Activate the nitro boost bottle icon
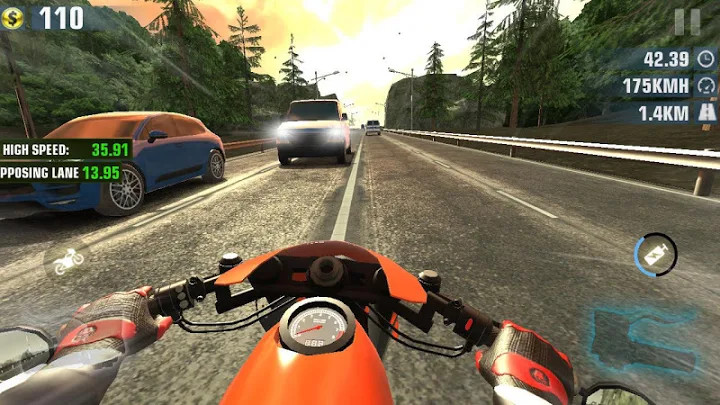The image size is (720, 405). [656, 254]
